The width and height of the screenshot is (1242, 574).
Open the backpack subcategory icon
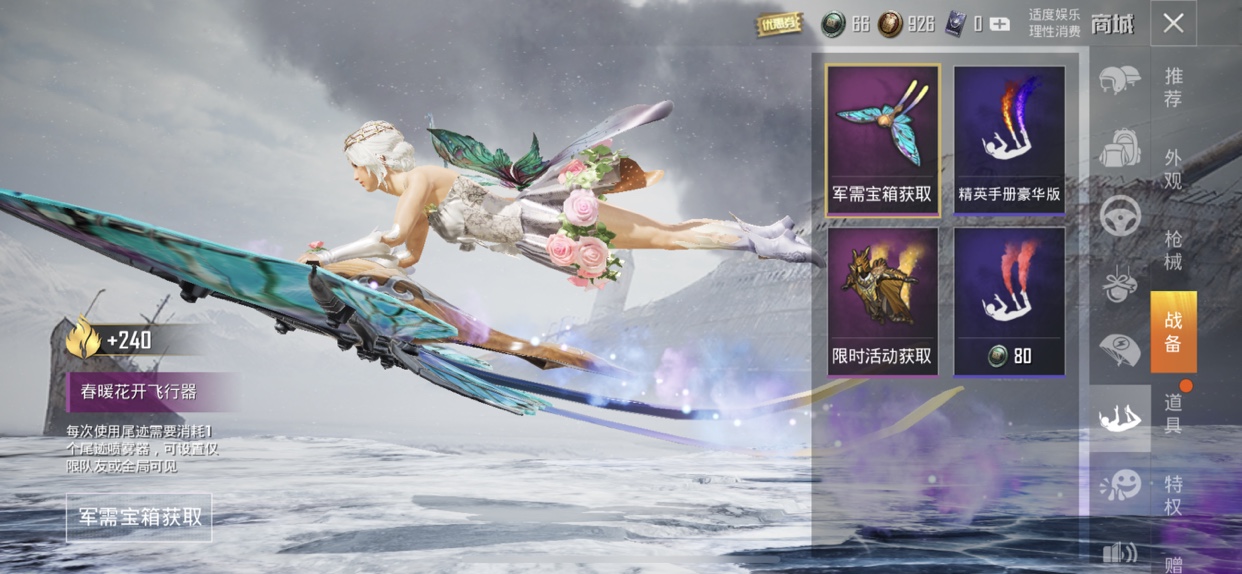(x=1119, y=148)
